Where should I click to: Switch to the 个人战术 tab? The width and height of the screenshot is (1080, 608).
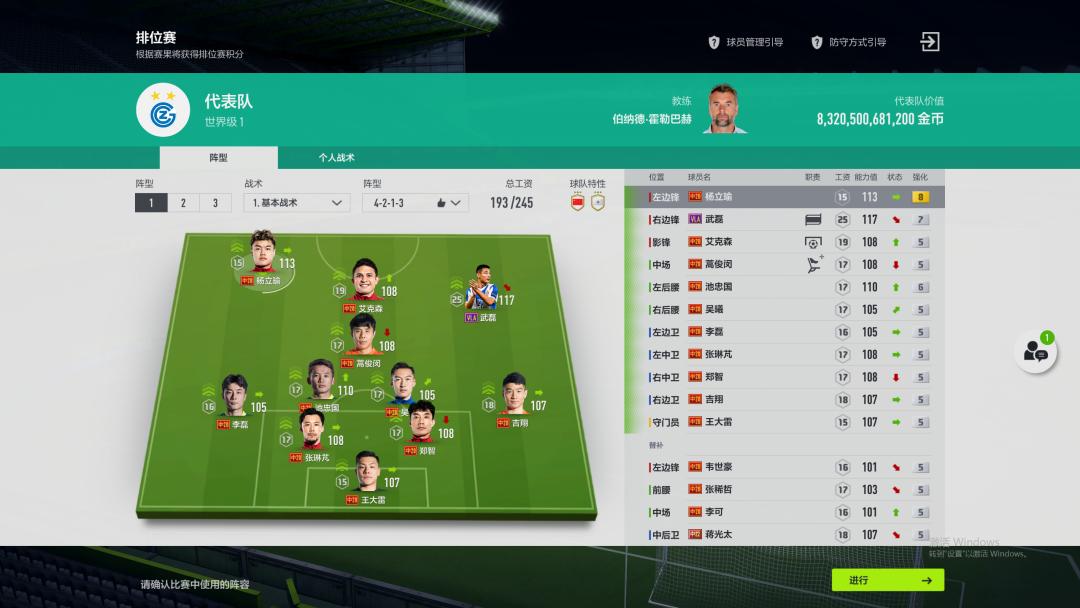coord(336,158)
